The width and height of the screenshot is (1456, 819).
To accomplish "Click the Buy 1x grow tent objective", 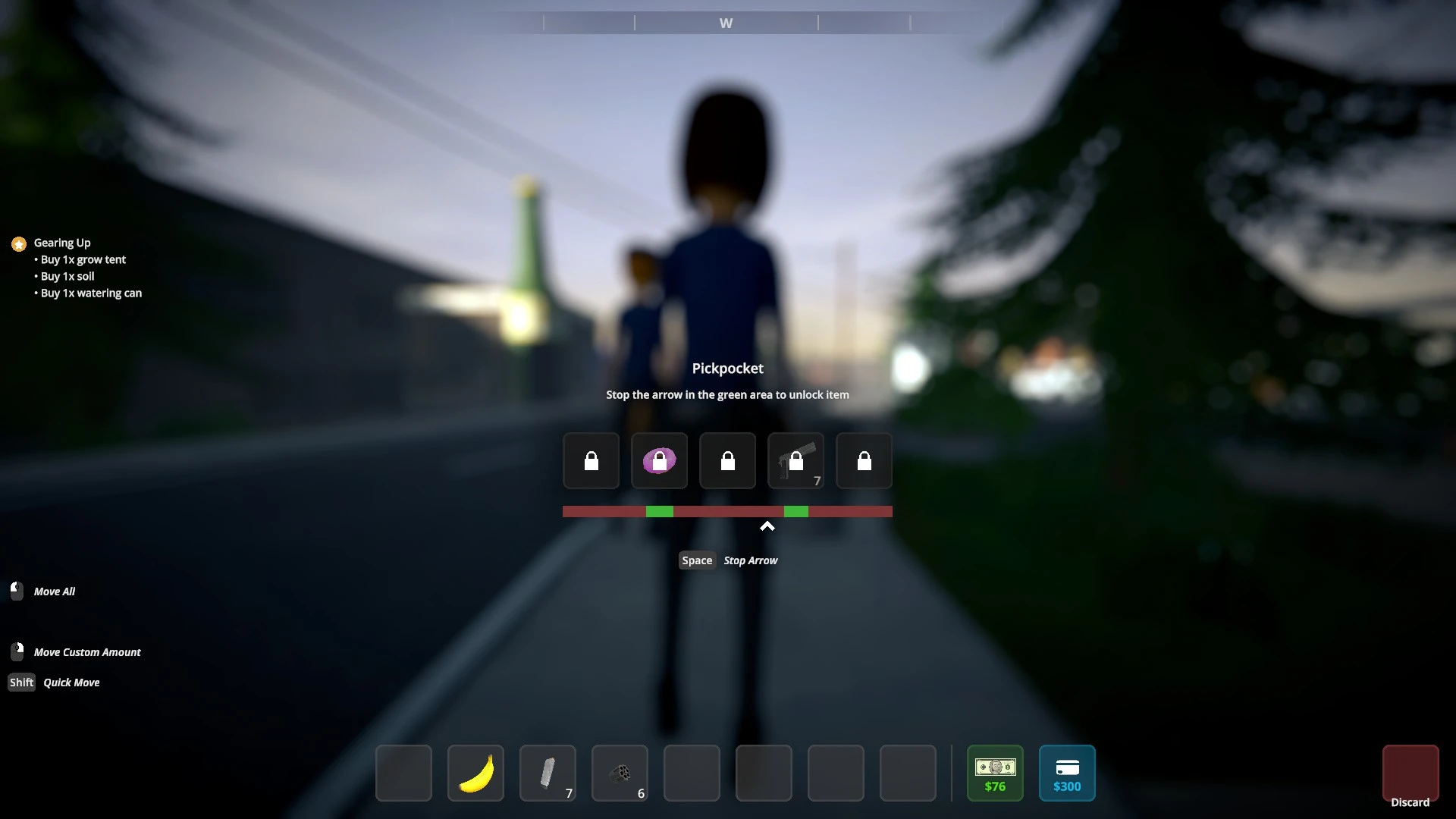I will click(82, 259).
